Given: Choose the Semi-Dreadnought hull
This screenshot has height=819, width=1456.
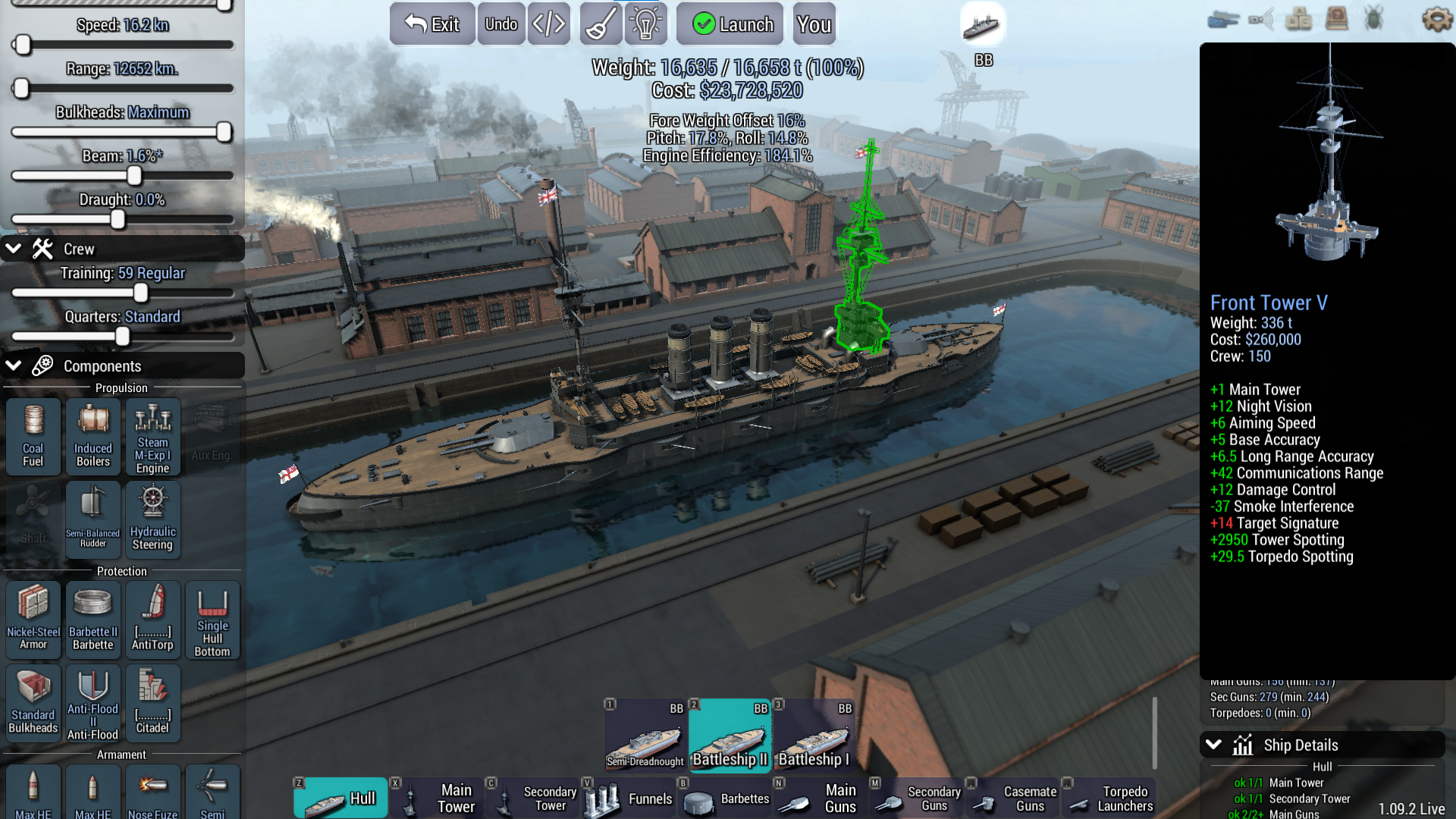Looking at the screenshot, I should pos(645,734).
